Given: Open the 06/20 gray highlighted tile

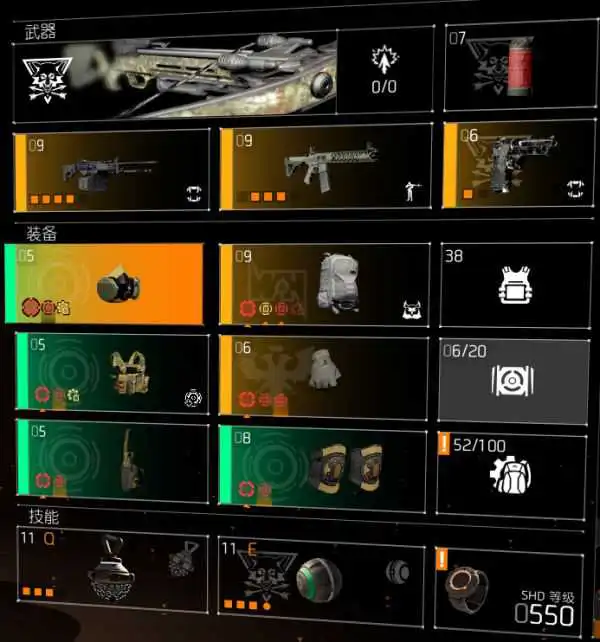Looking at the screenshot, I should (x=510, y=379).
